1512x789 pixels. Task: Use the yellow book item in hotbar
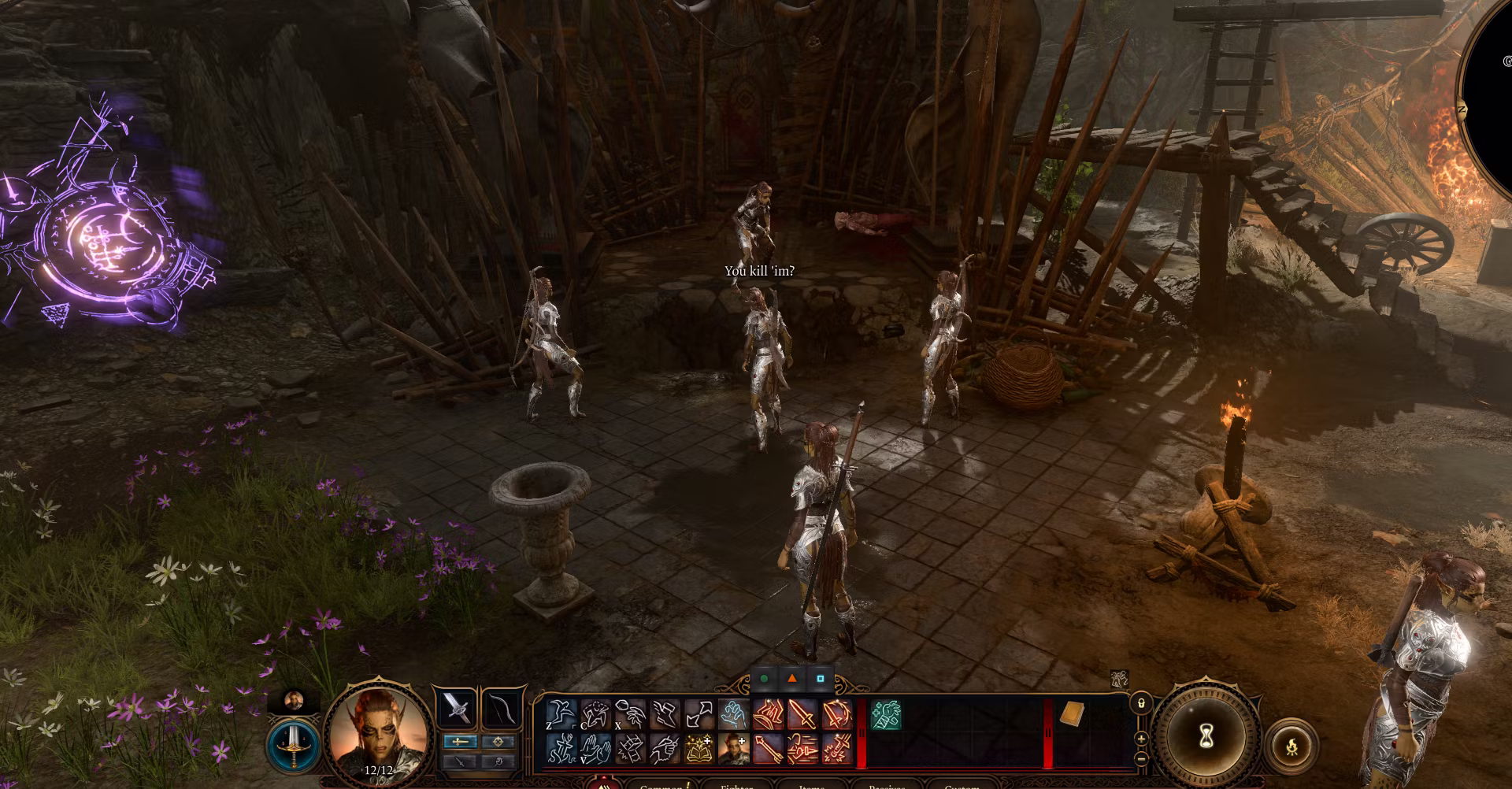pos(1072,714)
